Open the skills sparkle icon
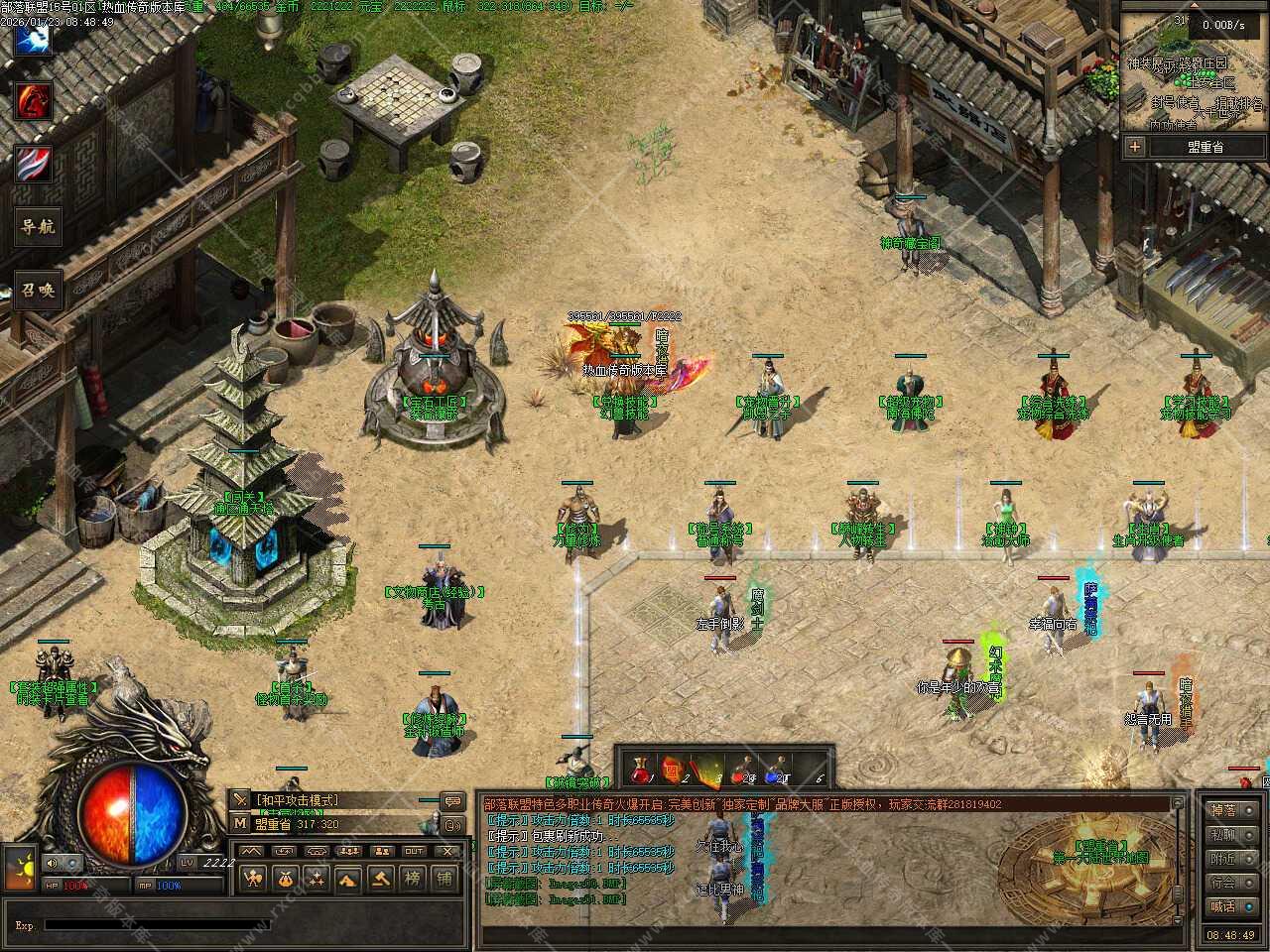The width and height of the screenshot is (1270, 952). click(317, 878)
